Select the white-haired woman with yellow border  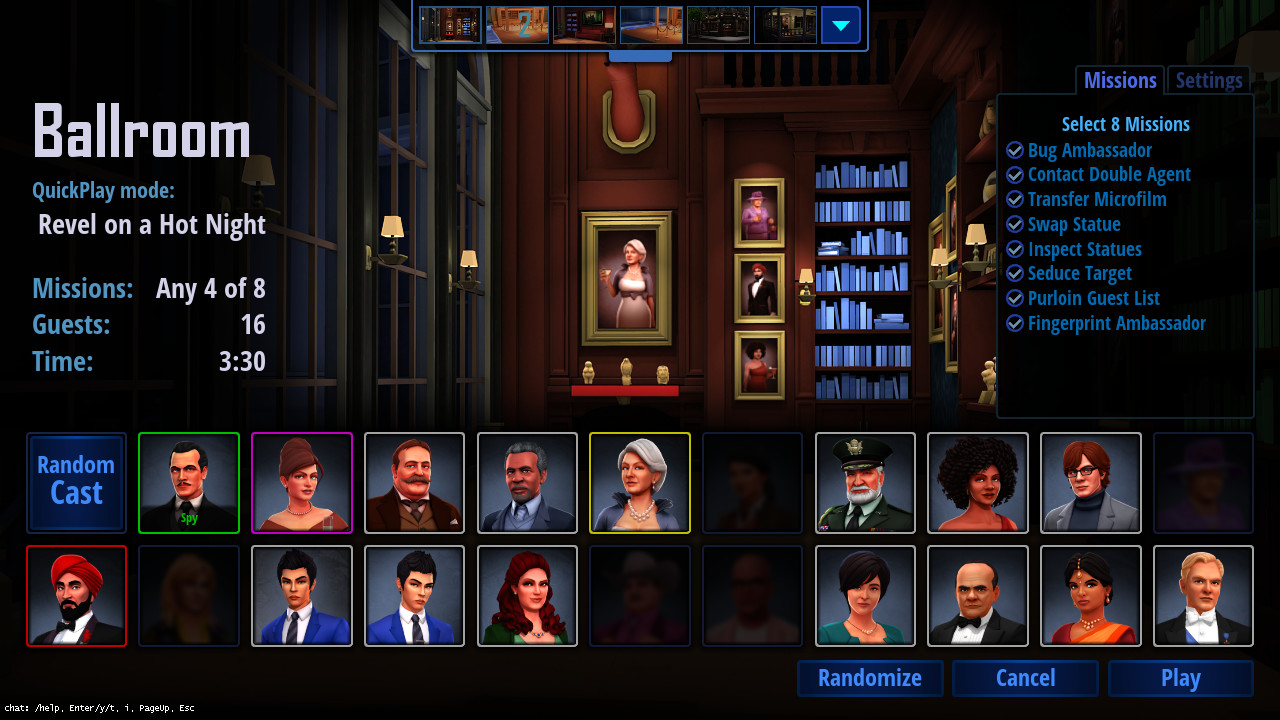pos(640,483)
